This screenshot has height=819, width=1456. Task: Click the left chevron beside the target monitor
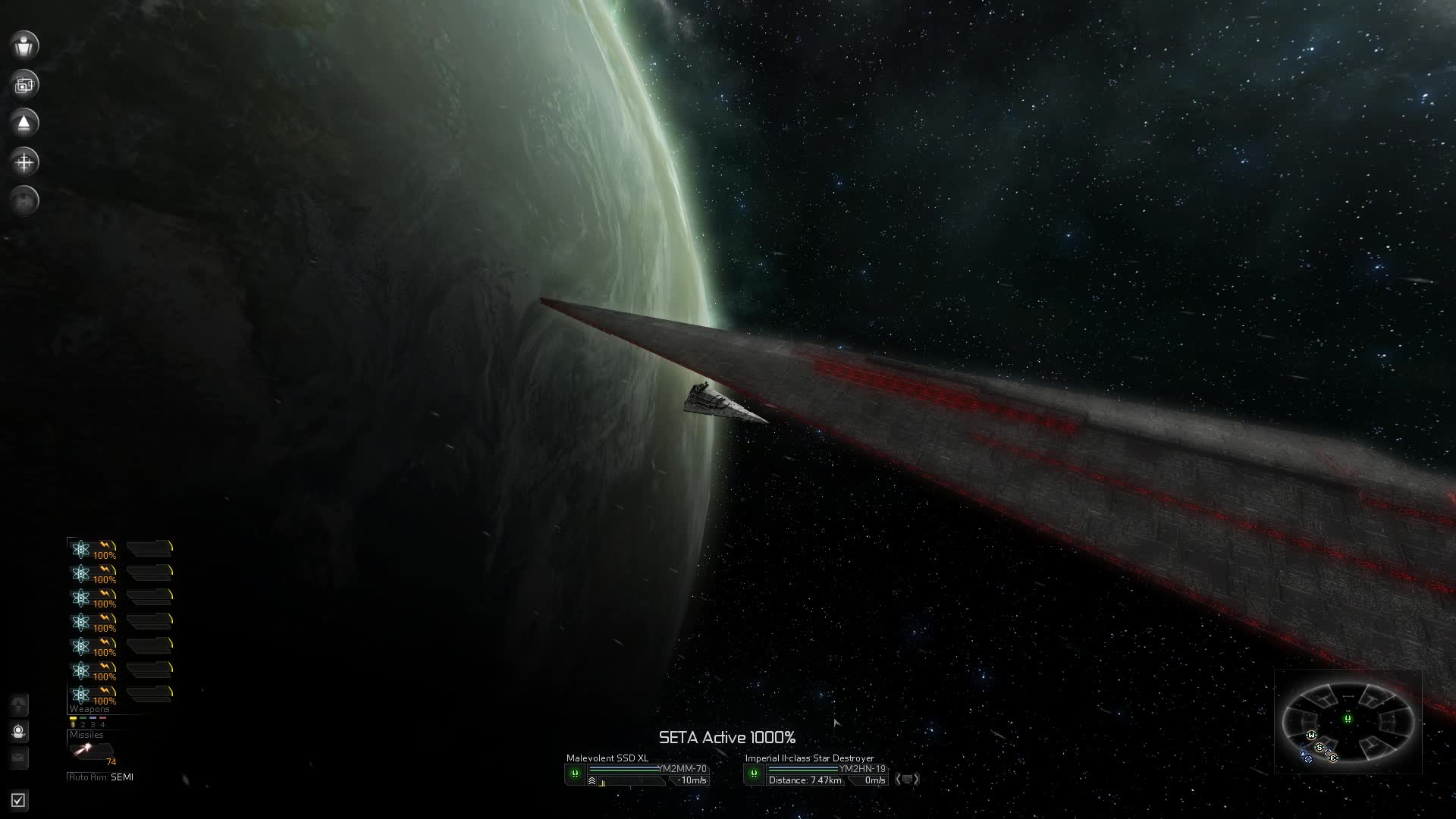point(900,780)
